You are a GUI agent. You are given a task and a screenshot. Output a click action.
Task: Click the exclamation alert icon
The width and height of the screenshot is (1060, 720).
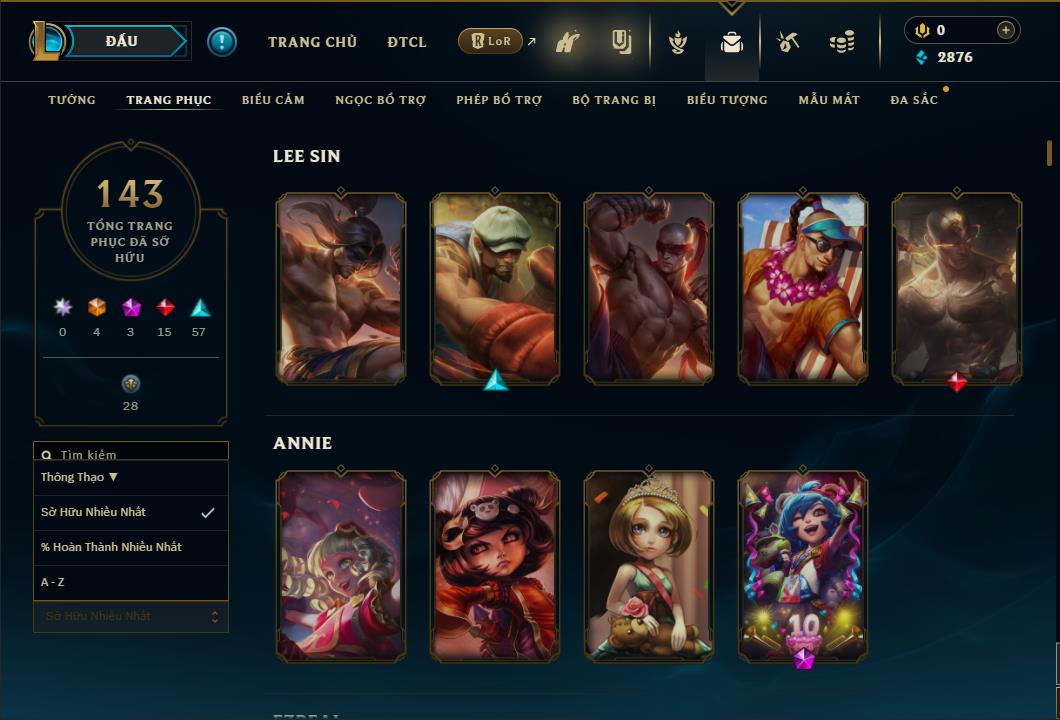[x=222, y=41]
